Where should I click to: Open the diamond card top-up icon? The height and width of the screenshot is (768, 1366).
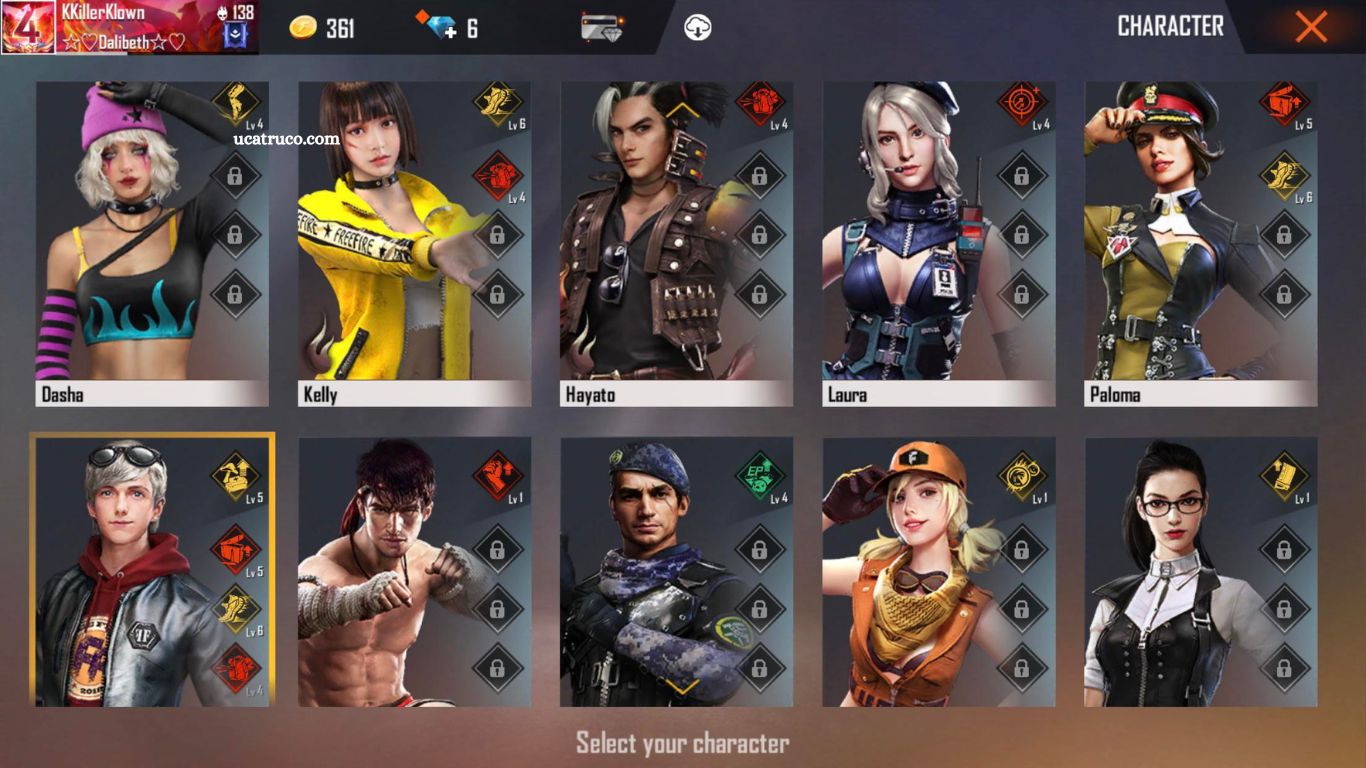(602, 27)
